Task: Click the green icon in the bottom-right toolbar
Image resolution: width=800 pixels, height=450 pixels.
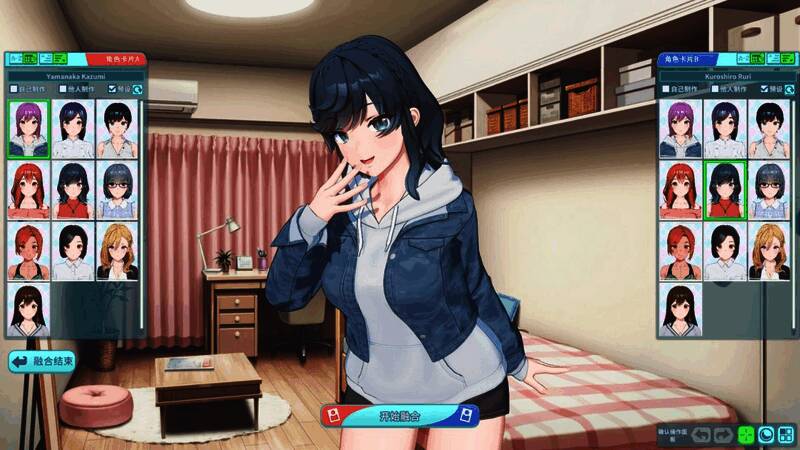Action: pos(745,435)
